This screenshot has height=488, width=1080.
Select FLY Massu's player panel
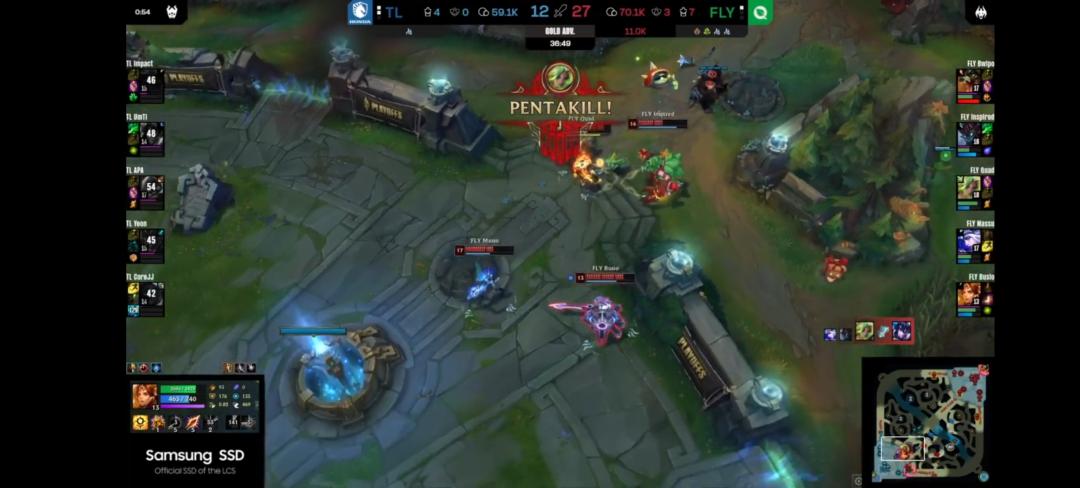tap(975, 243)
